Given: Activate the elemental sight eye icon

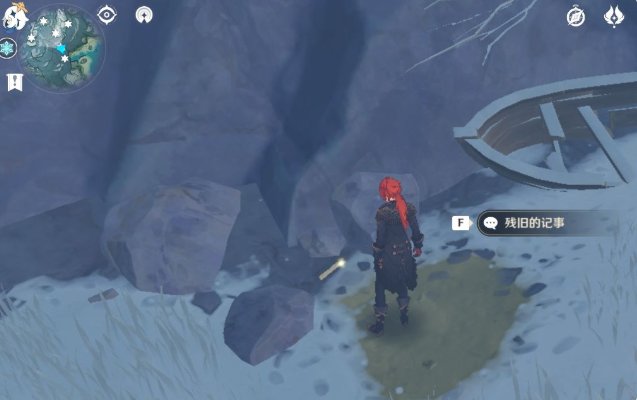Looking at the screenshot, I should (x=107, y=15).
